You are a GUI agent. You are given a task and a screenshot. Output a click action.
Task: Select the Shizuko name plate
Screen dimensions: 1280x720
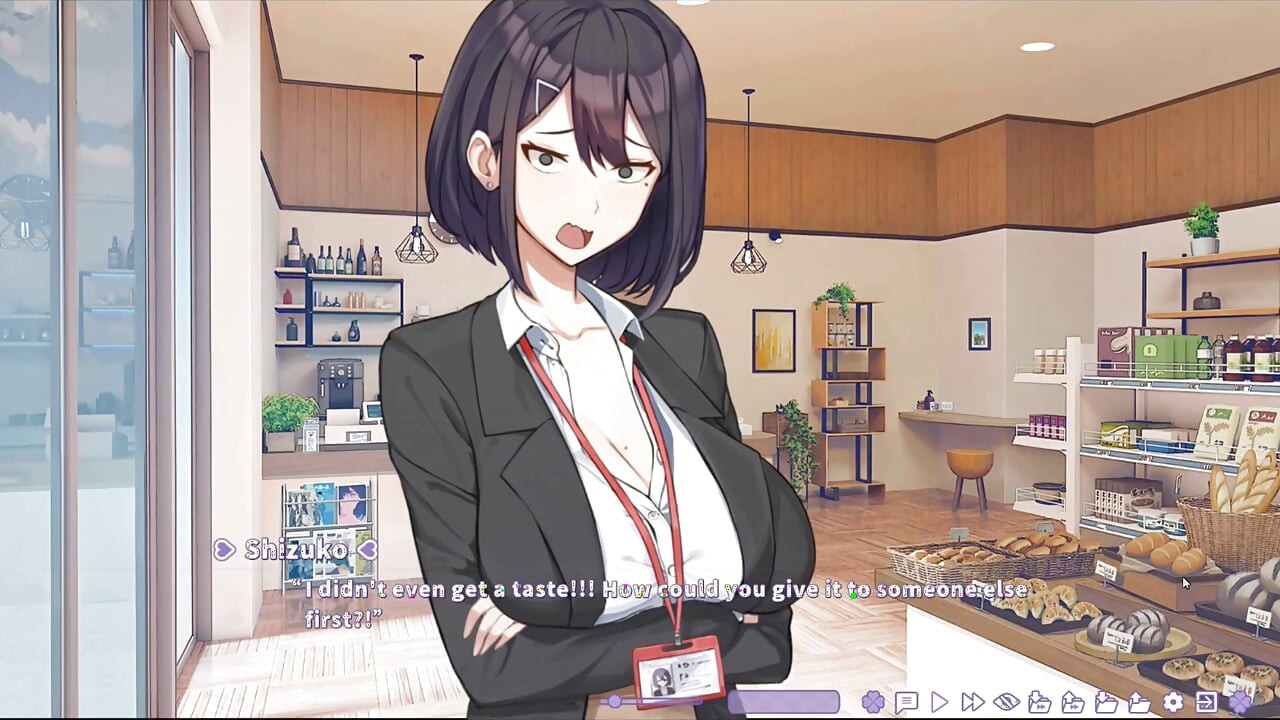click(296, 549)
